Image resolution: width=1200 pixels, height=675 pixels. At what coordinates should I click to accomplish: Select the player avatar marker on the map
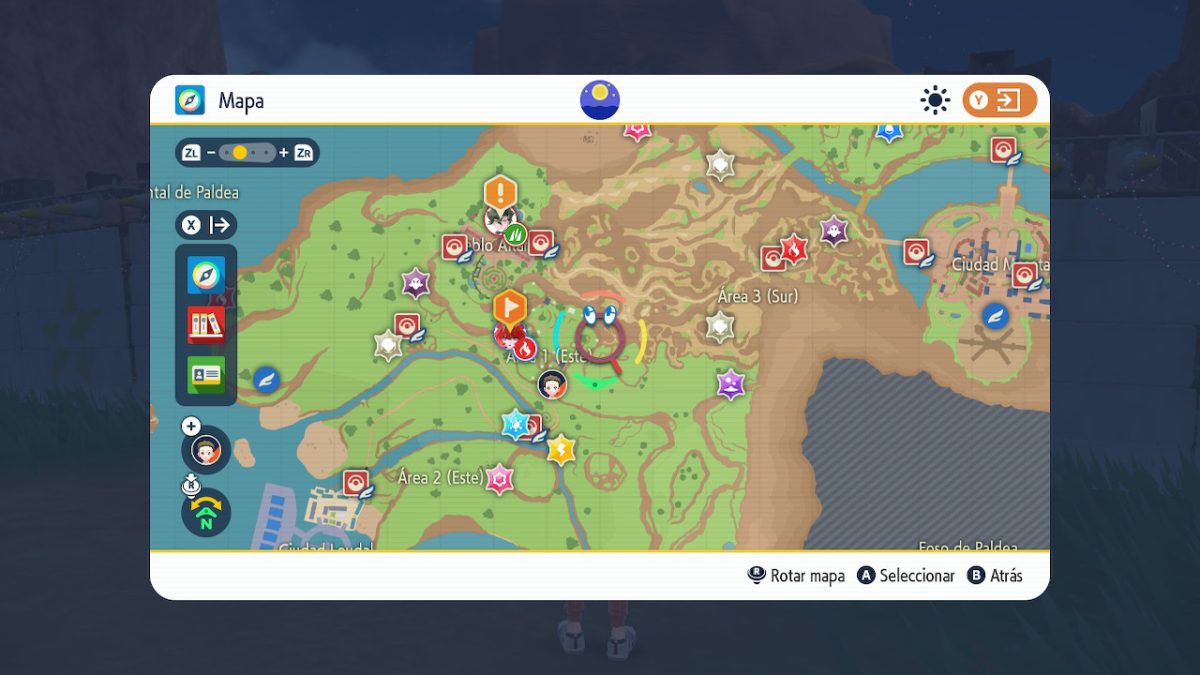[551, 384]
